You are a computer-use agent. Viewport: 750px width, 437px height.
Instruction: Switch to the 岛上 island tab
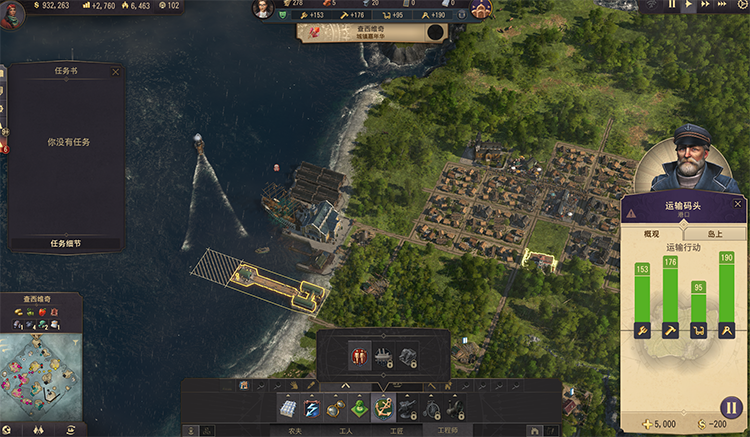pos(715,233)
